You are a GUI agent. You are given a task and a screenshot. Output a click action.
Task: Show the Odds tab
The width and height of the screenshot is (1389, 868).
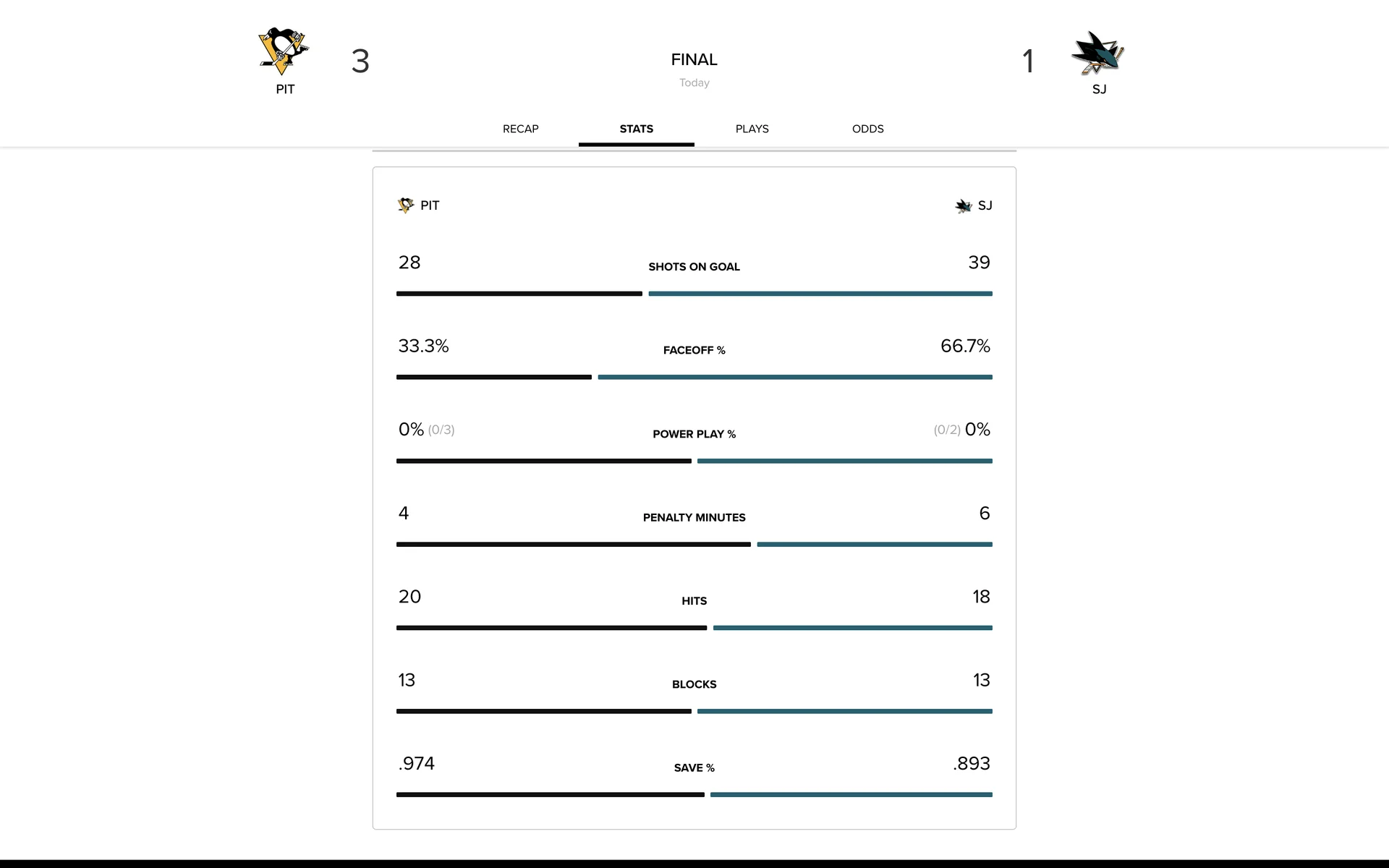click(x=867, y=129)
